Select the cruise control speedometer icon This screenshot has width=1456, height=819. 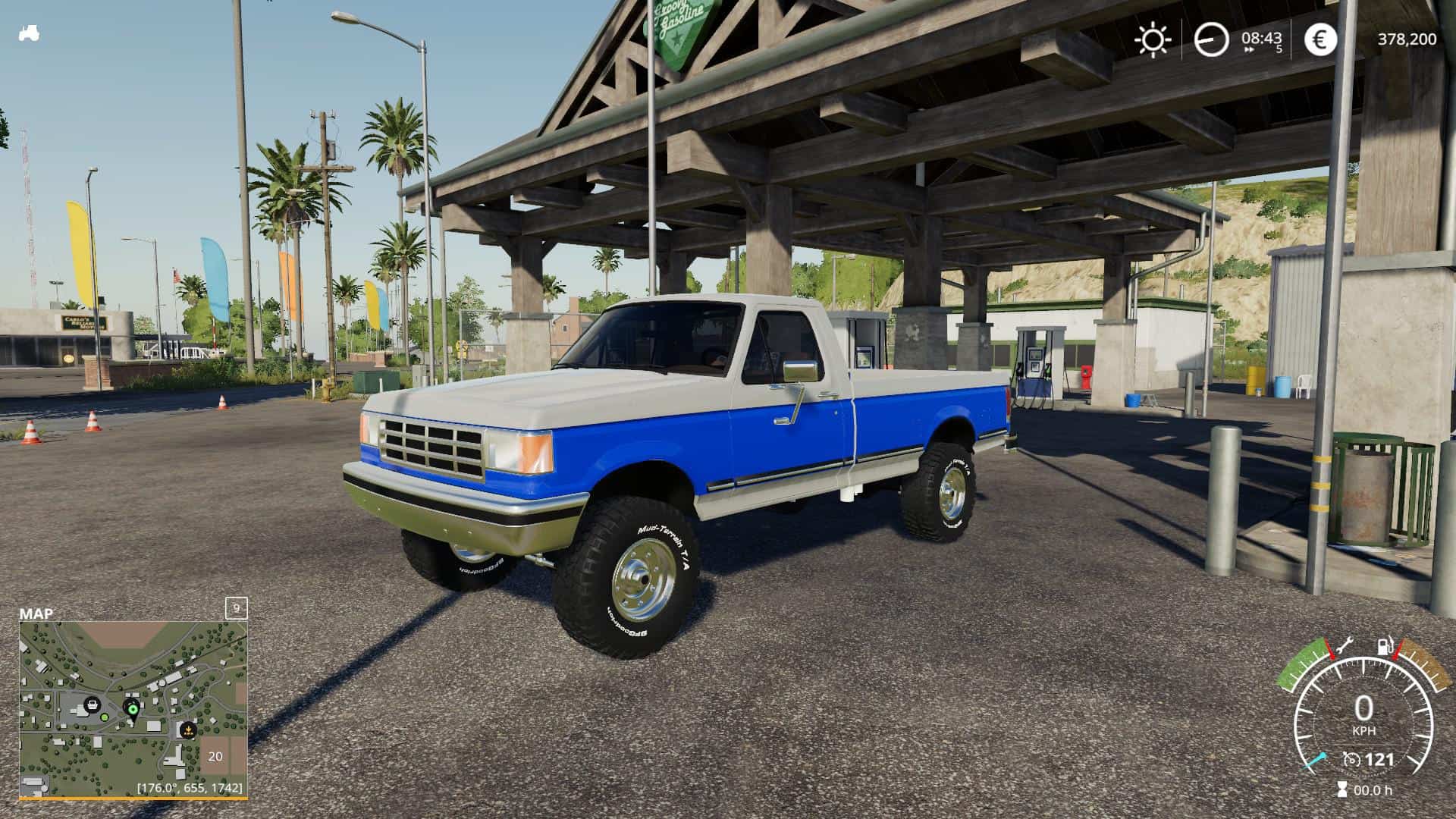(1351, 760)
